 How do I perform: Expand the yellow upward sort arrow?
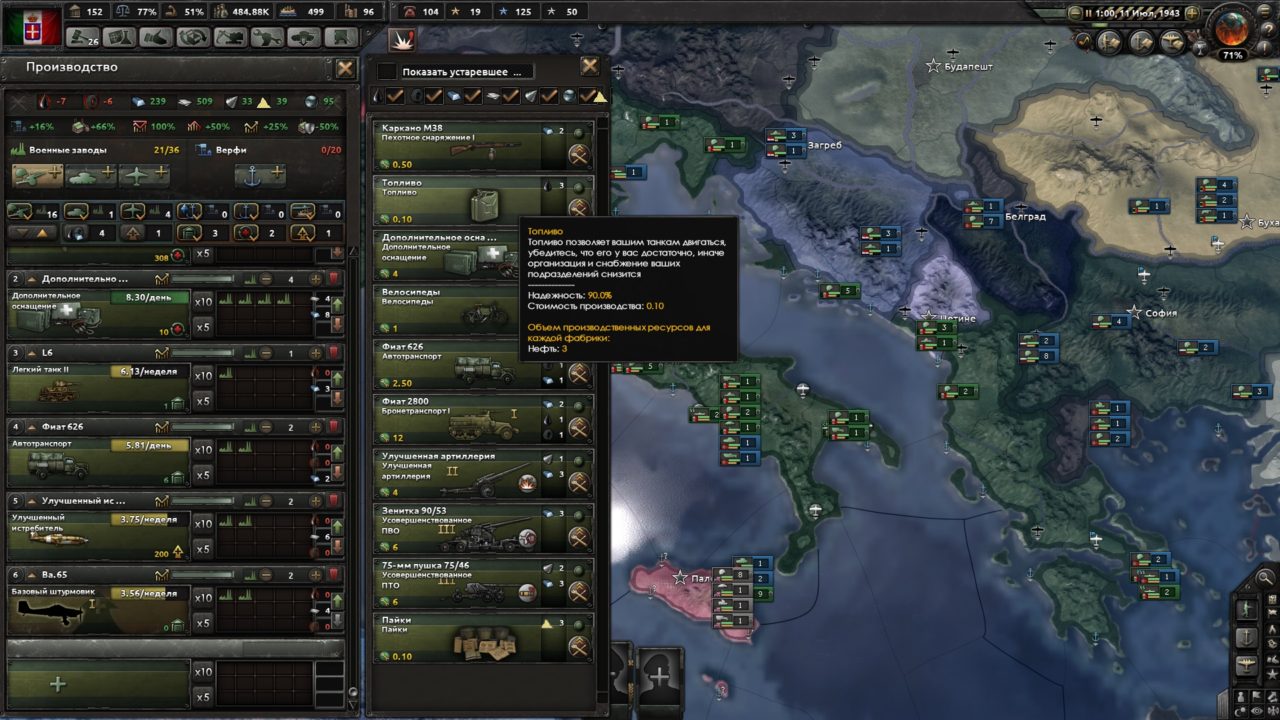point(42,231)
